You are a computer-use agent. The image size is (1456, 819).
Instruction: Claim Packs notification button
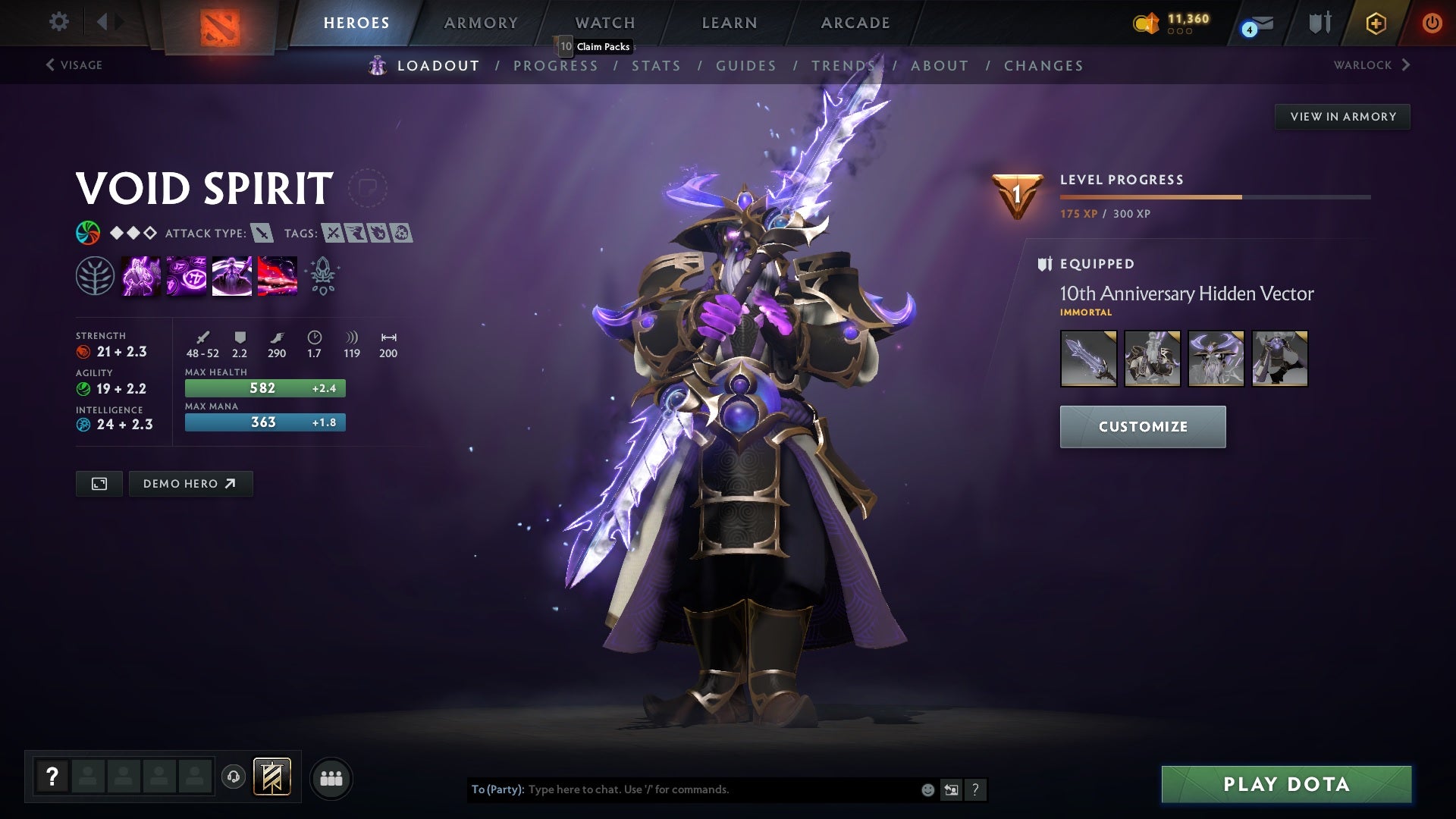(596, 46)
